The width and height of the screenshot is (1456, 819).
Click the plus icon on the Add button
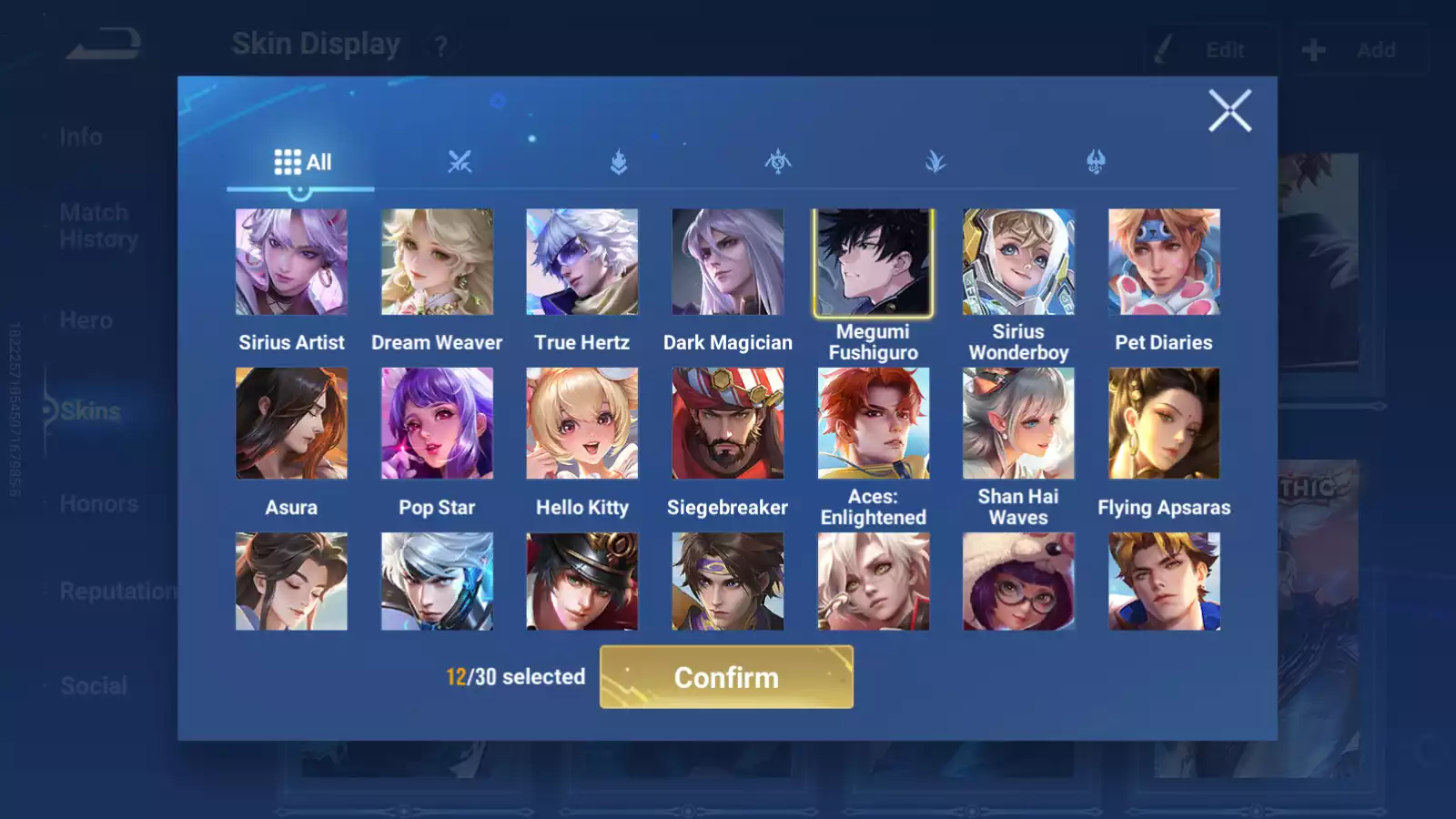(x=1313, y=49)
